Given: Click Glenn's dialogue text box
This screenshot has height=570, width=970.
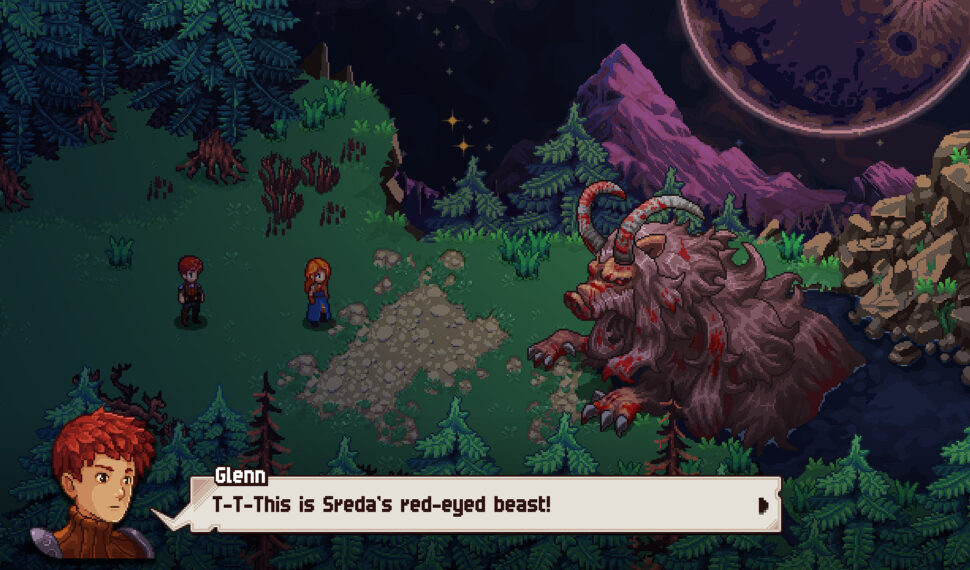Looking at the screenshot, I should pos(470,504).
